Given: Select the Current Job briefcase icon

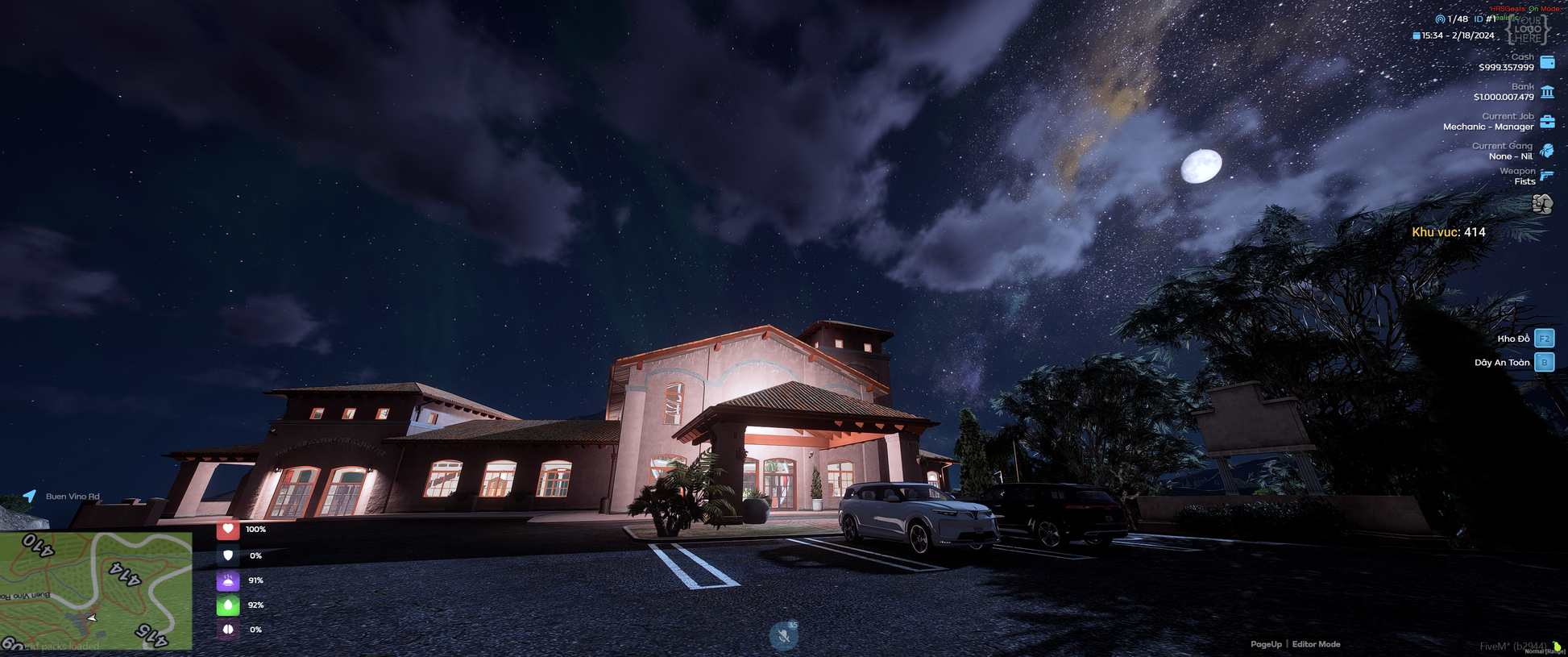Looking at the screenshot, I should [x=1547, y=122].
